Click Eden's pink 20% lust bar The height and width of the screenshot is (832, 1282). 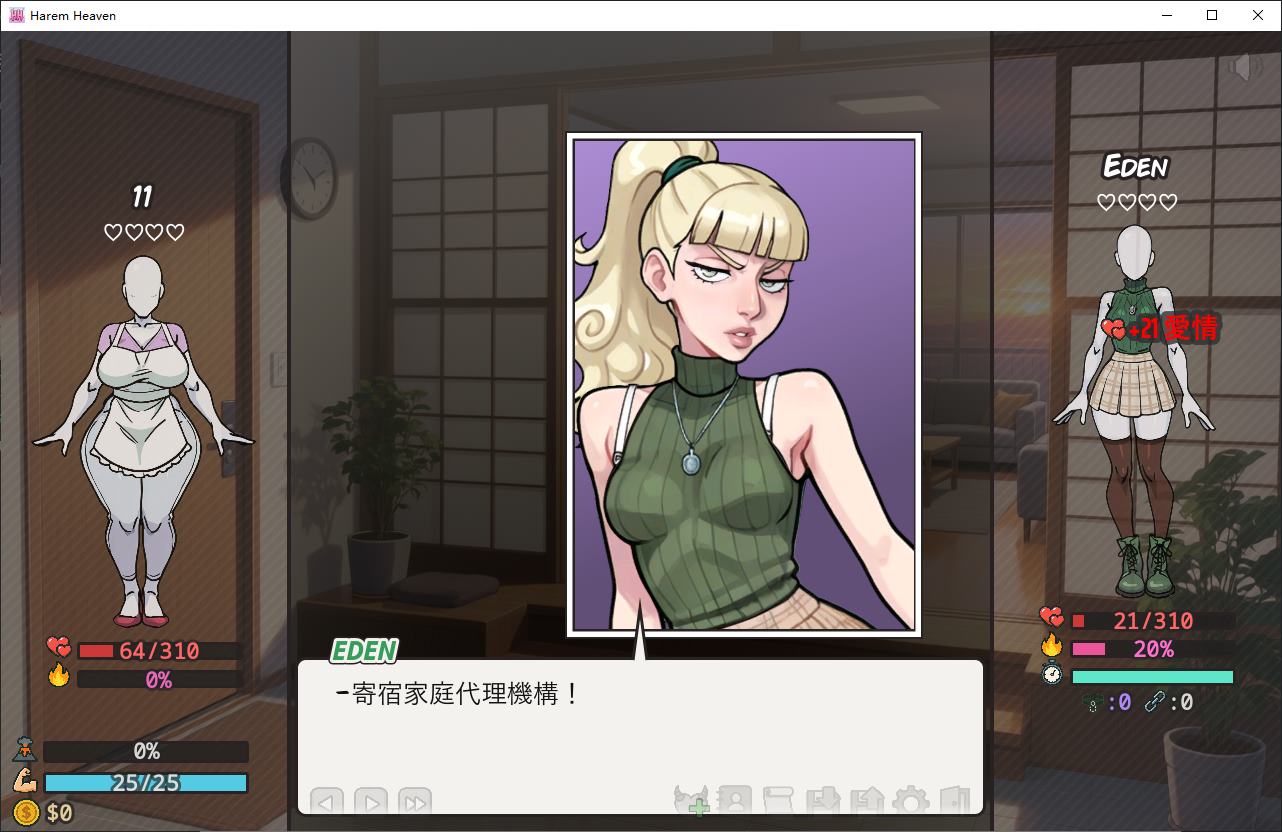click(x=1150, y=649)
